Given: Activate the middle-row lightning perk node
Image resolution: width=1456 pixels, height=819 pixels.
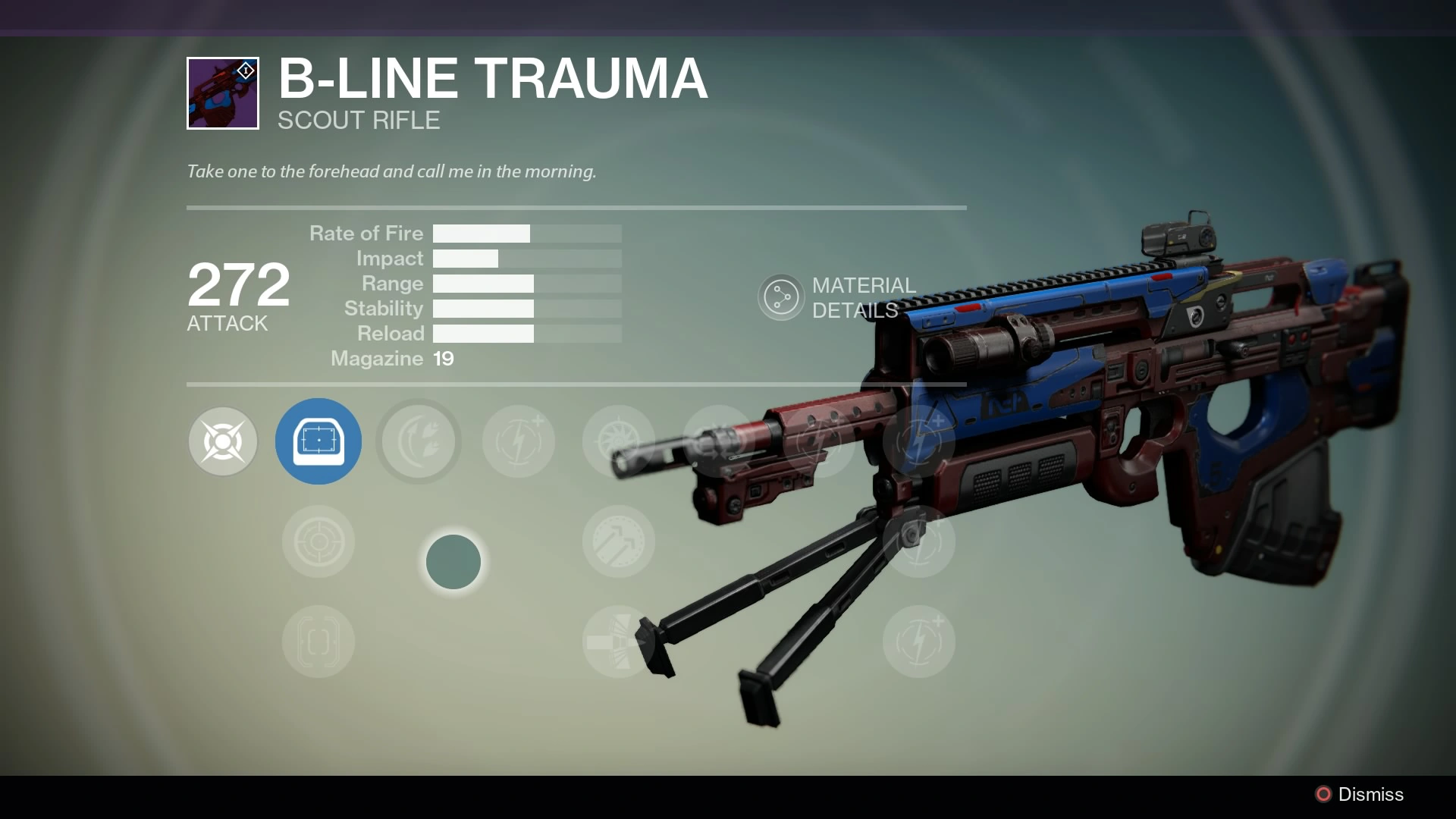Looking at the screenshot, I should tap(919, 541).
